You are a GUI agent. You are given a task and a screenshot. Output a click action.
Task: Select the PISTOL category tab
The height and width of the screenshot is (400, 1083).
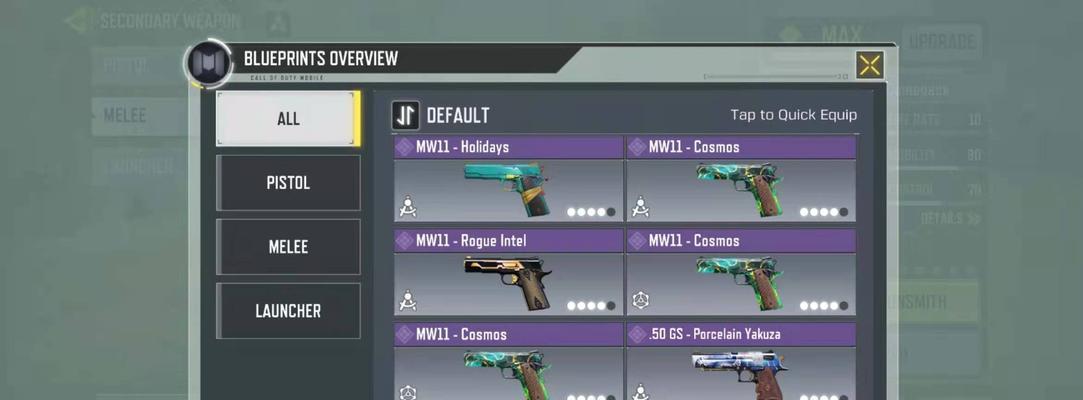pos(288,183)
